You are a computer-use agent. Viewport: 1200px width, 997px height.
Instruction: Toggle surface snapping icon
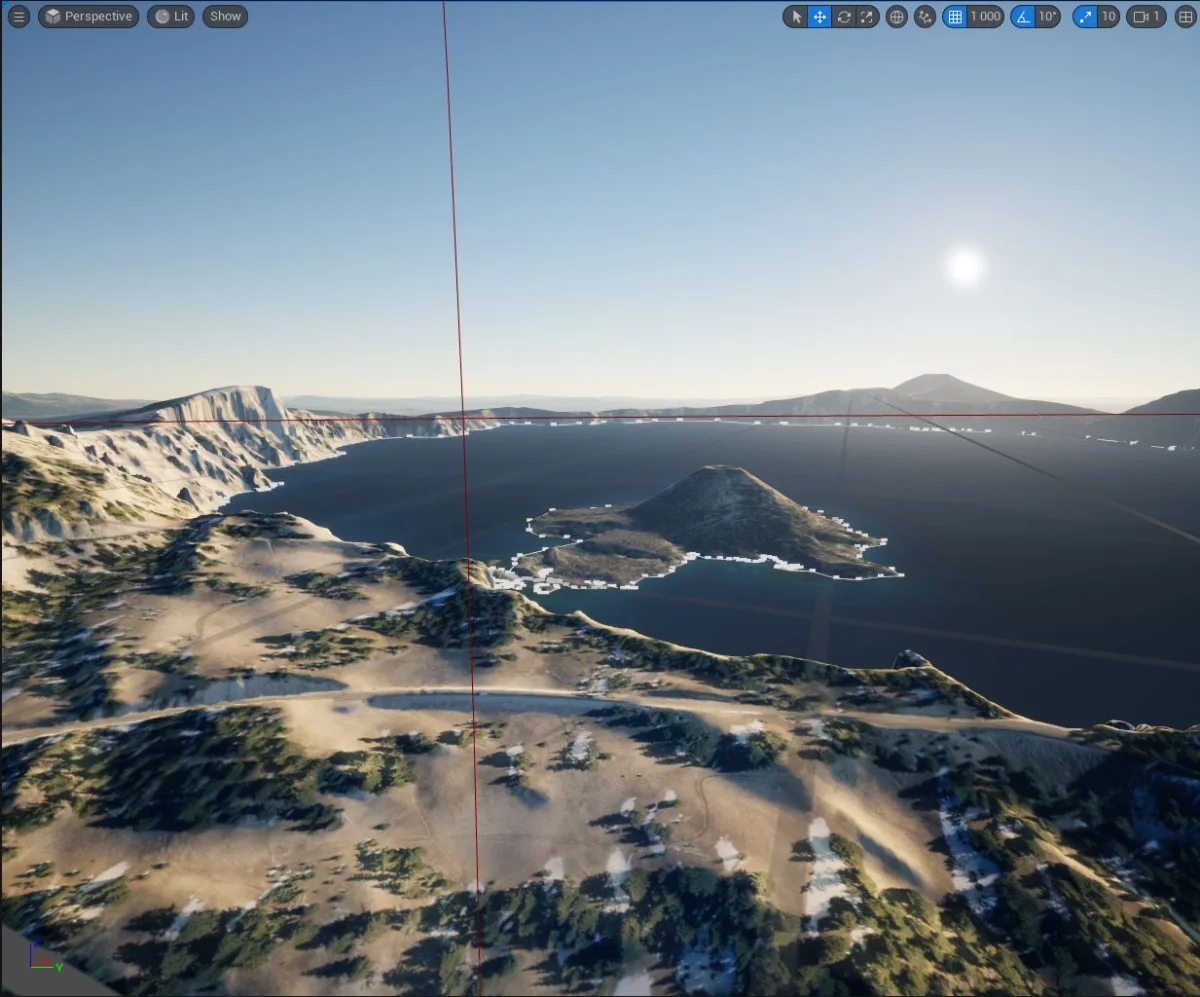(925, 16)
